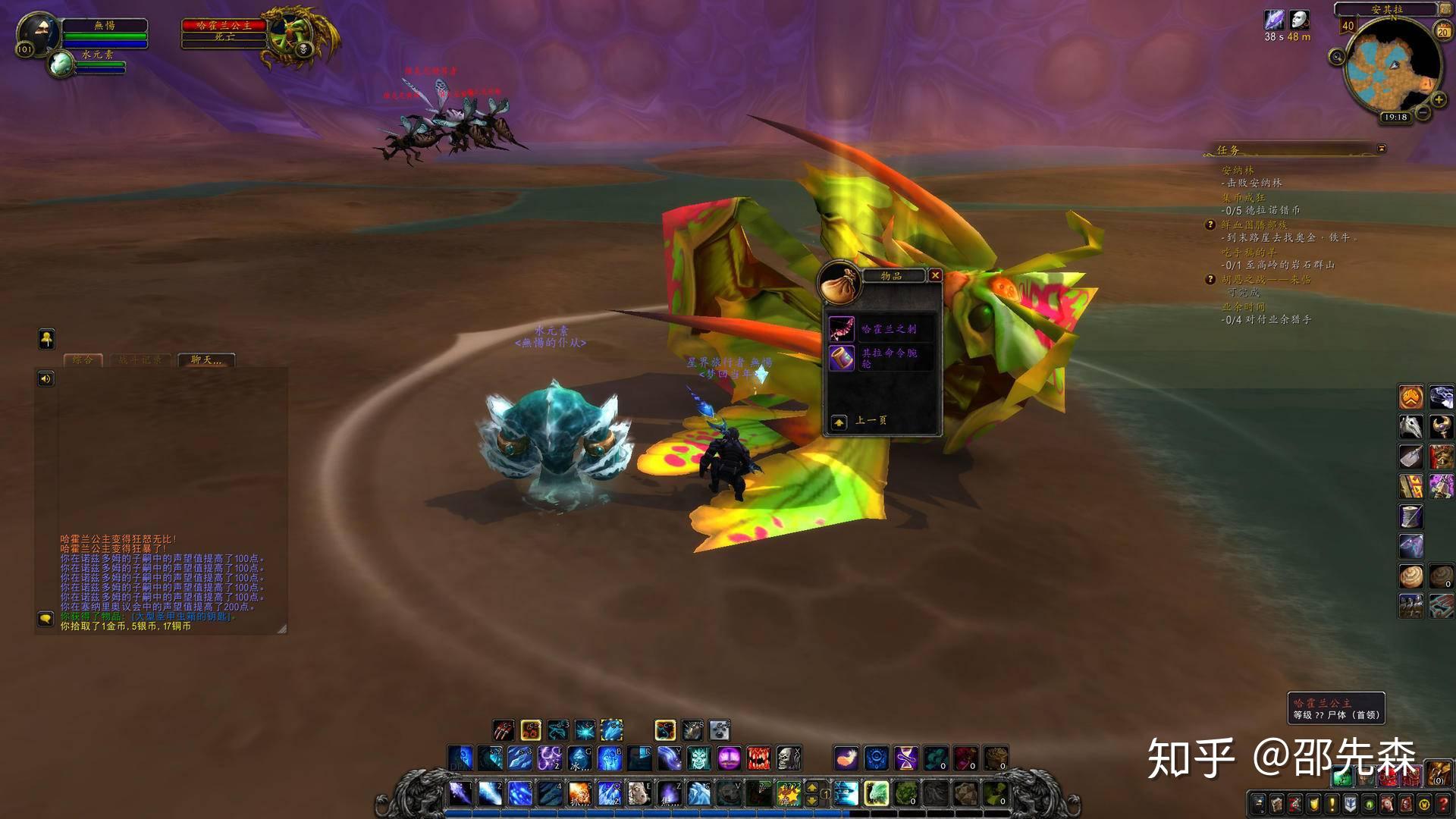Toggle the minimap tracking magnifier button
The image size is (1456, 819).
(1337, 57)
